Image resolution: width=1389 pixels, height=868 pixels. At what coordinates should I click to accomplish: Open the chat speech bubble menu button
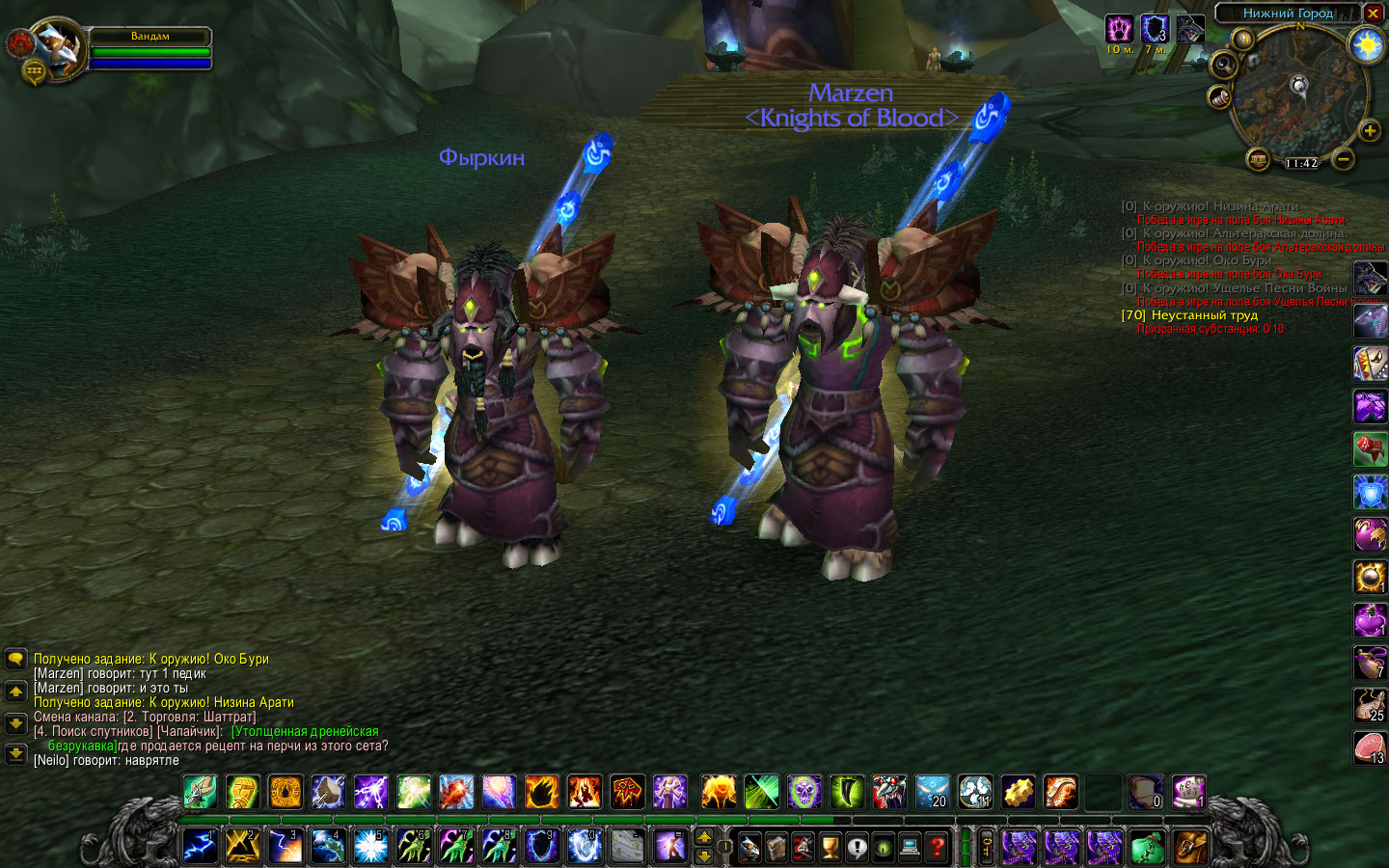click(x=15, y=659)
